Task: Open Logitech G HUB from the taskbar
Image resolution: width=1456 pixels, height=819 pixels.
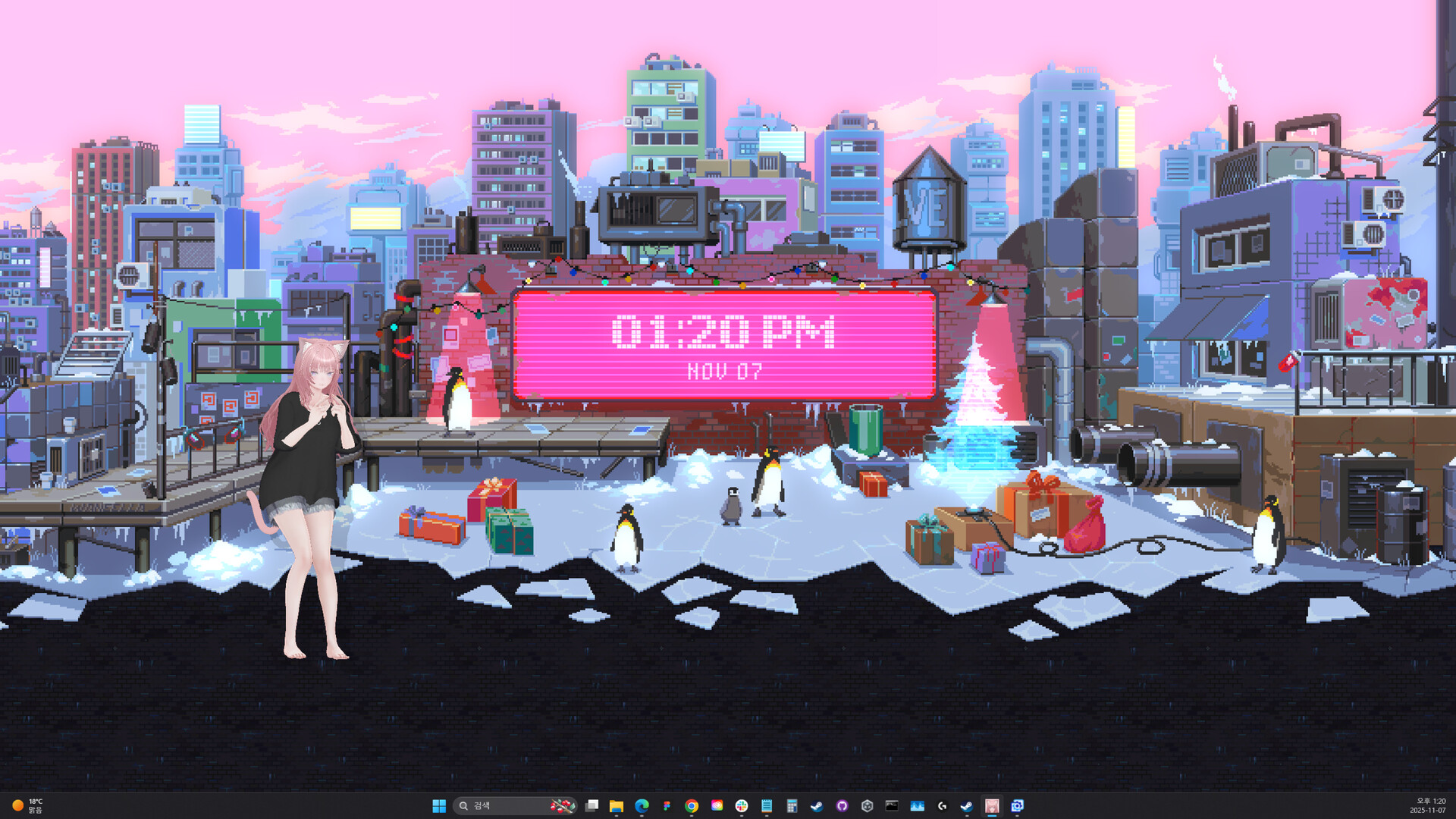Action: click(x=941, y=806)
